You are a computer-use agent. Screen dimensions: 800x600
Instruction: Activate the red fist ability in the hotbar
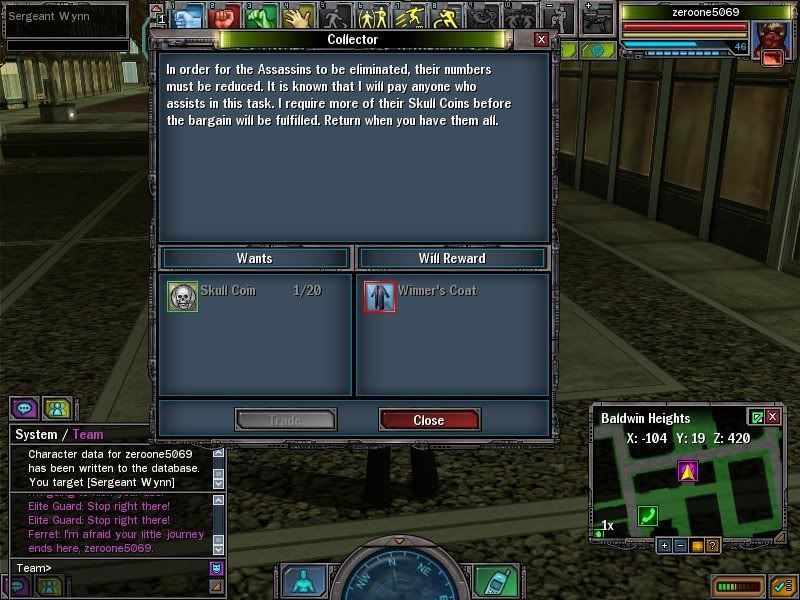(x=224, y=17)
